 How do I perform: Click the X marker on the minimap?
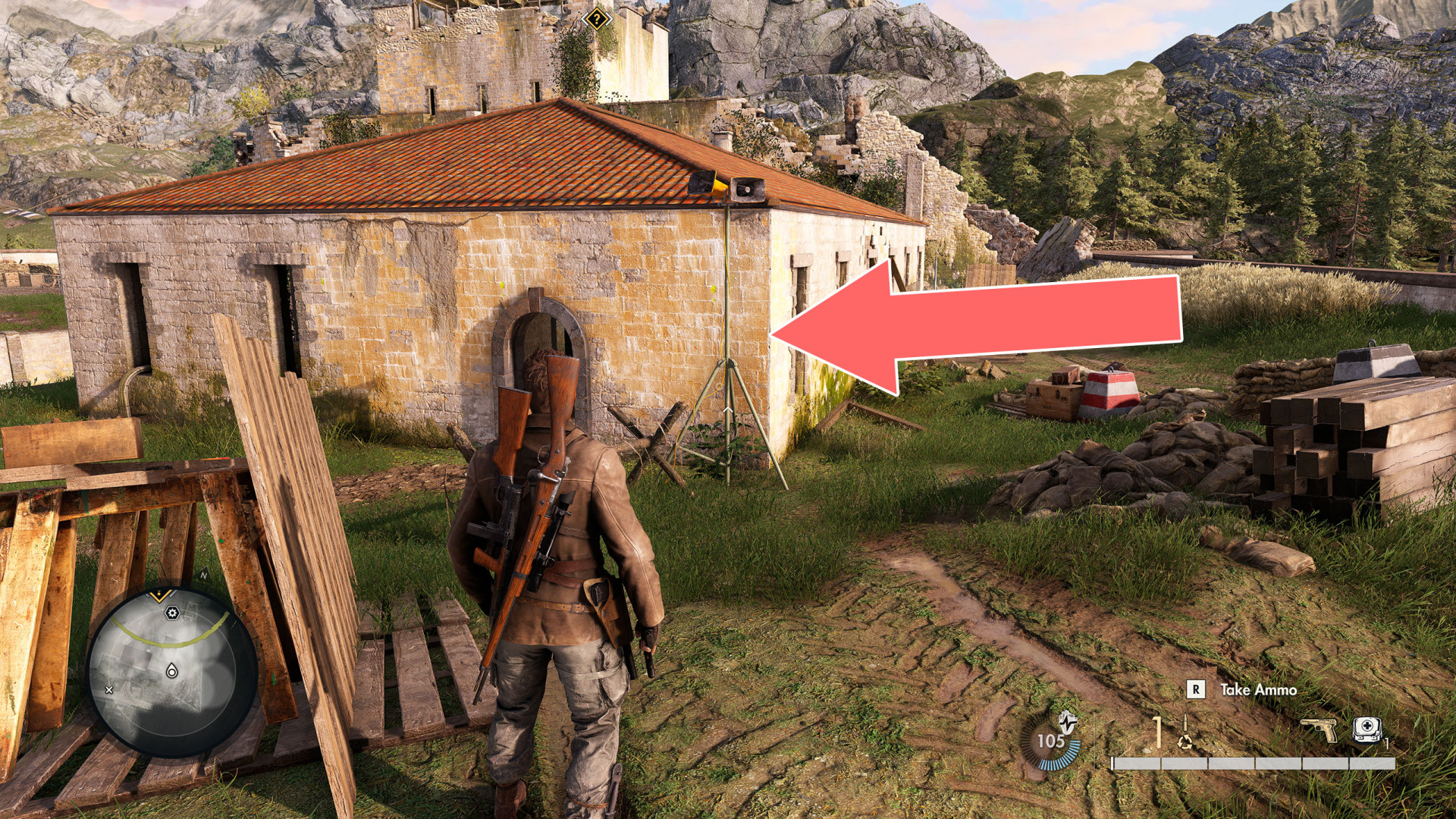click(109, 690)
